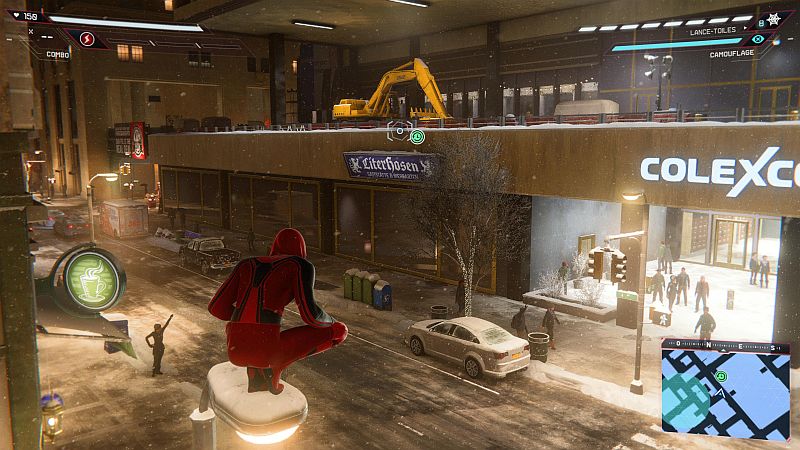Click the green objective marker on the minimap
The height and width of the screenshot is (450, 800).
721,376
